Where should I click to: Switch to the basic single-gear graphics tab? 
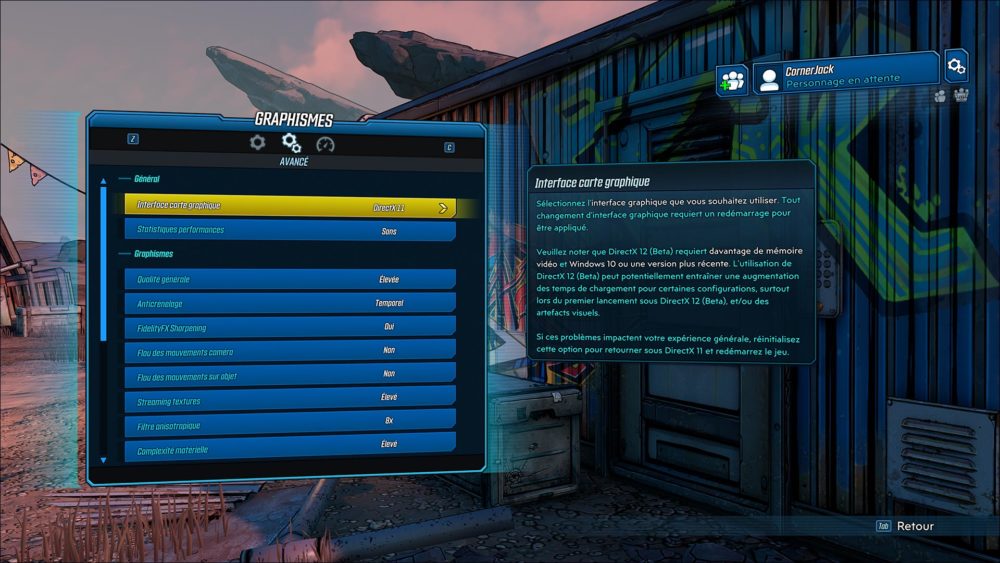click(x=257, y=143)
